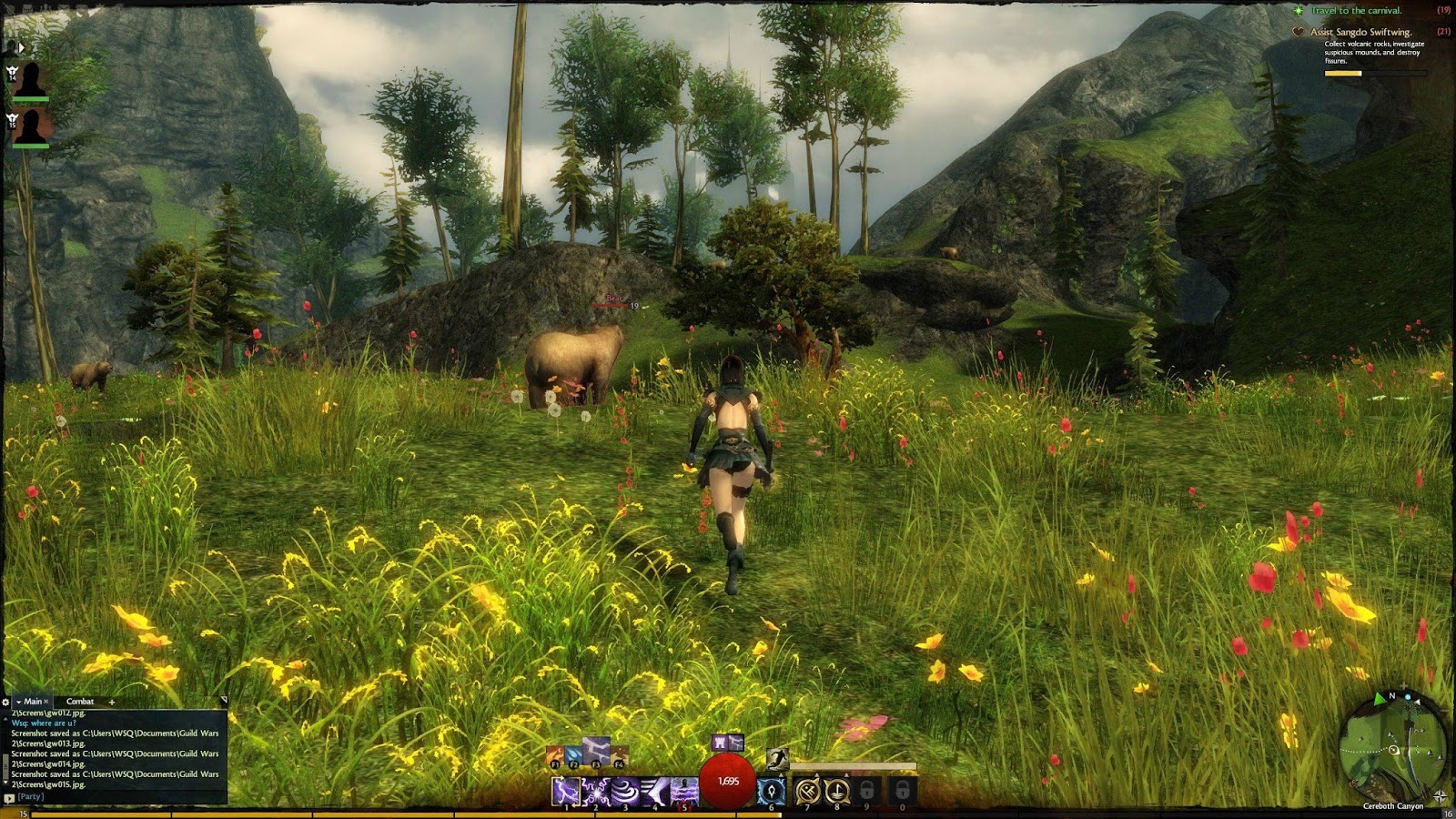Cast the lightning skill in slot 1

click(x=565, y=790)
